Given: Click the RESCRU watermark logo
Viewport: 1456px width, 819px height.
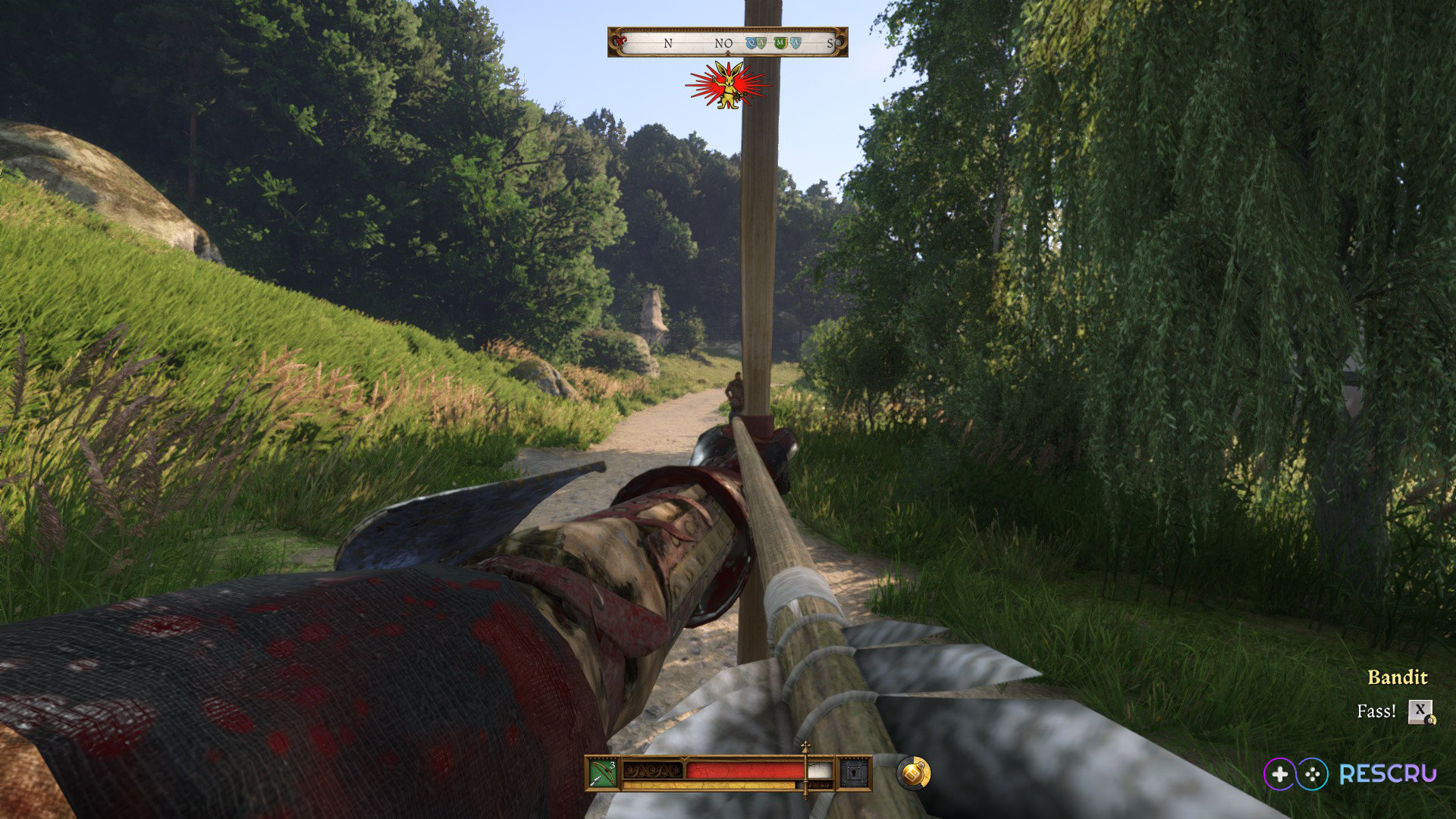Looking at the screenshot, I should 1350,774.
